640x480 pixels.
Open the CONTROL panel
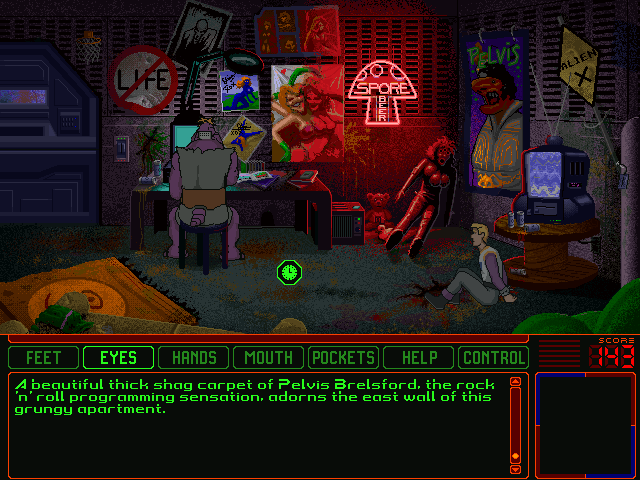493,357
